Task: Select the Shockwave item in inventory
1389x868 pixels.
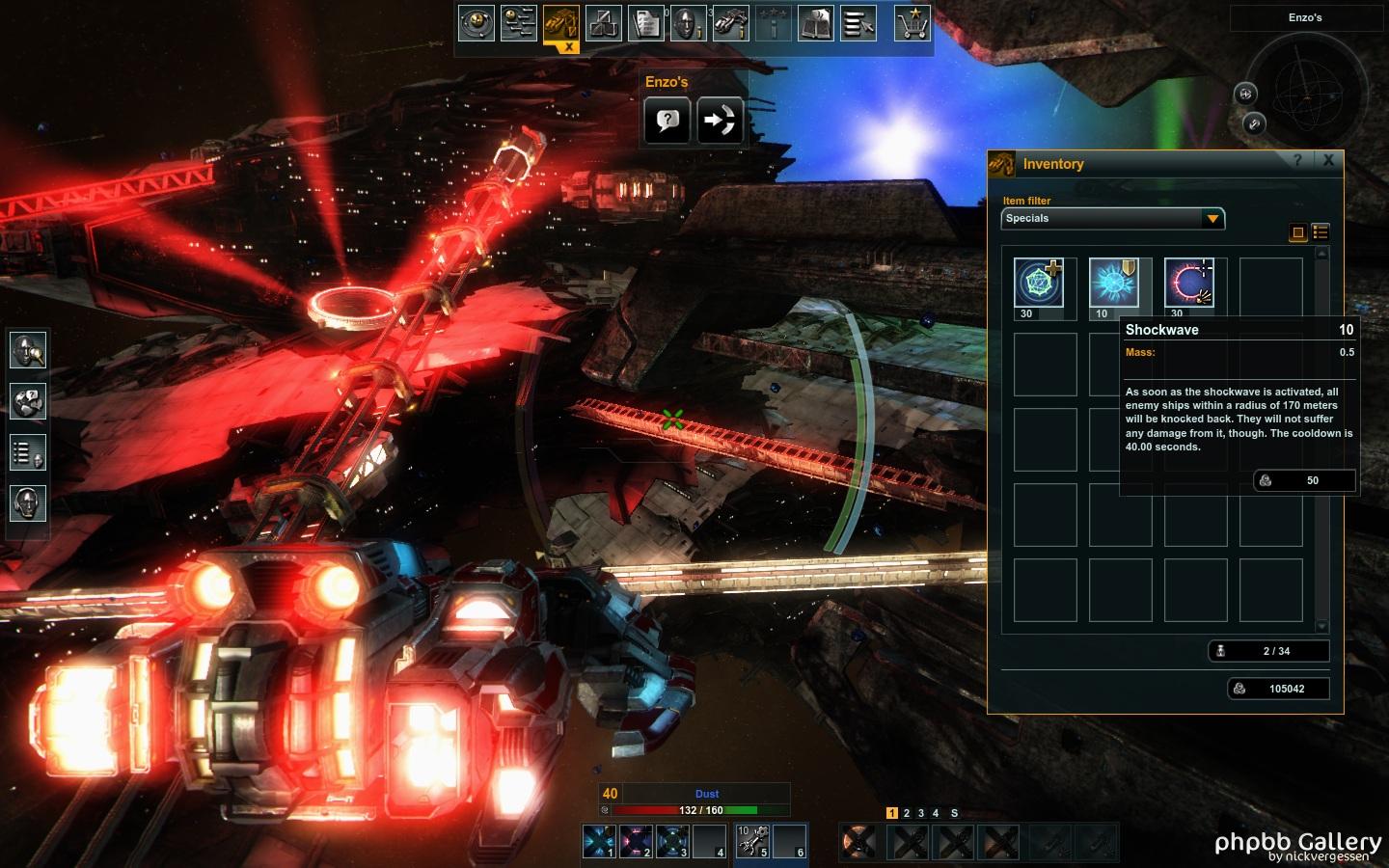Action: click(1114, 284)
